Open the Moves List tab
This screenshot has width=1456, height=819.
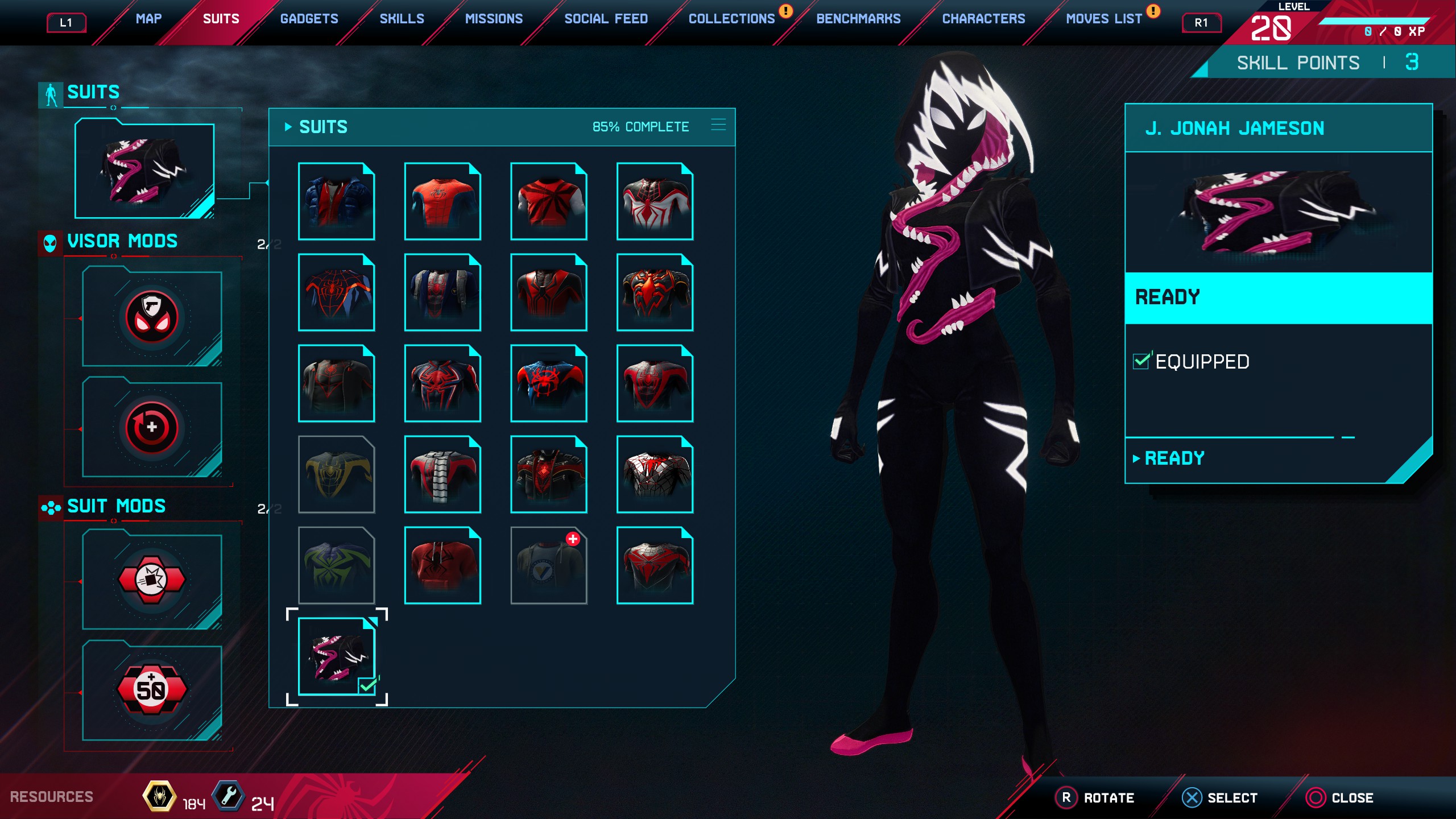click(x=1103, y=19)
